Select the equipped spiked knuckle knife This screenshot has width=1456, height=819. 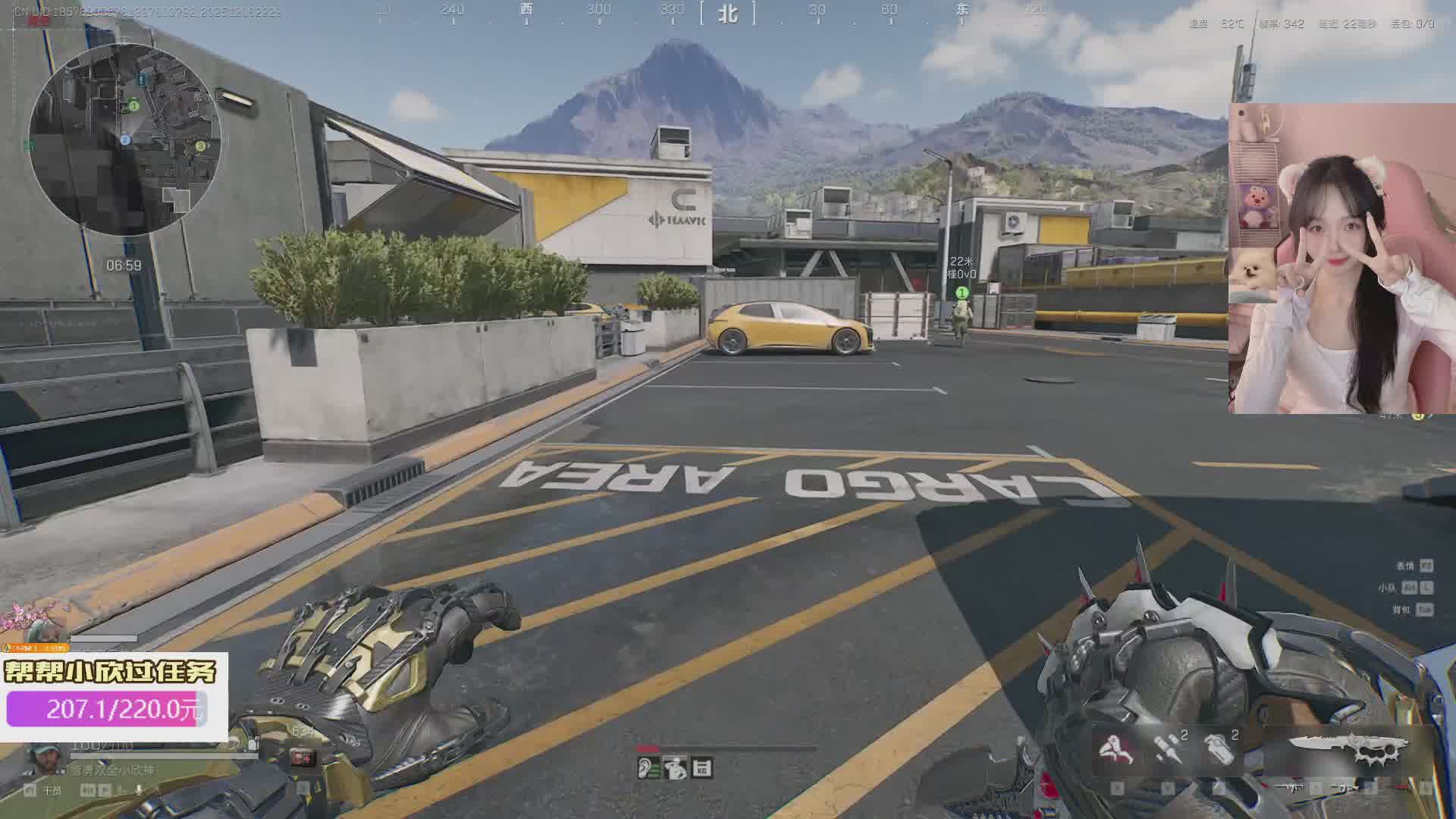[x=1350, y=748]
